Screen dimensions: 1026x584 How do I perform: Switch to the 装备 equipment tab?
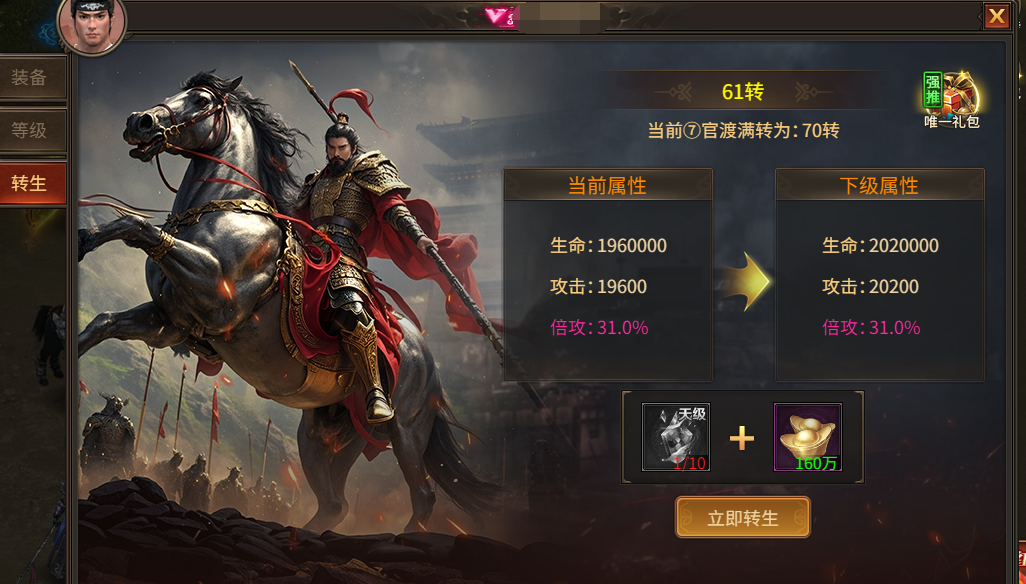(x=31, y=78)
